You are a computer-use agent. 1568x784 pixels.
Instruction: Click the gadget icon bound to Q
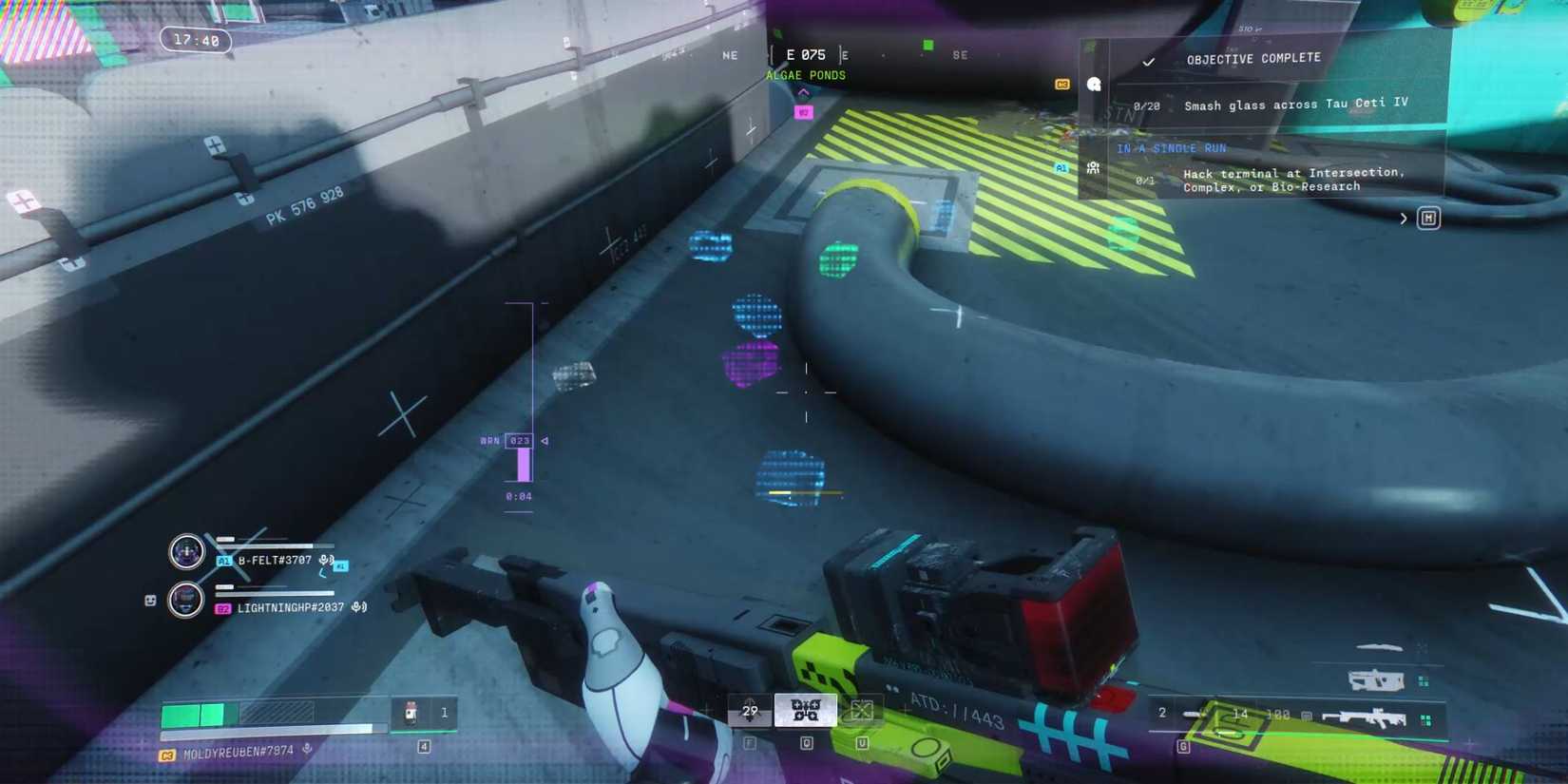[x=806, y=710]
